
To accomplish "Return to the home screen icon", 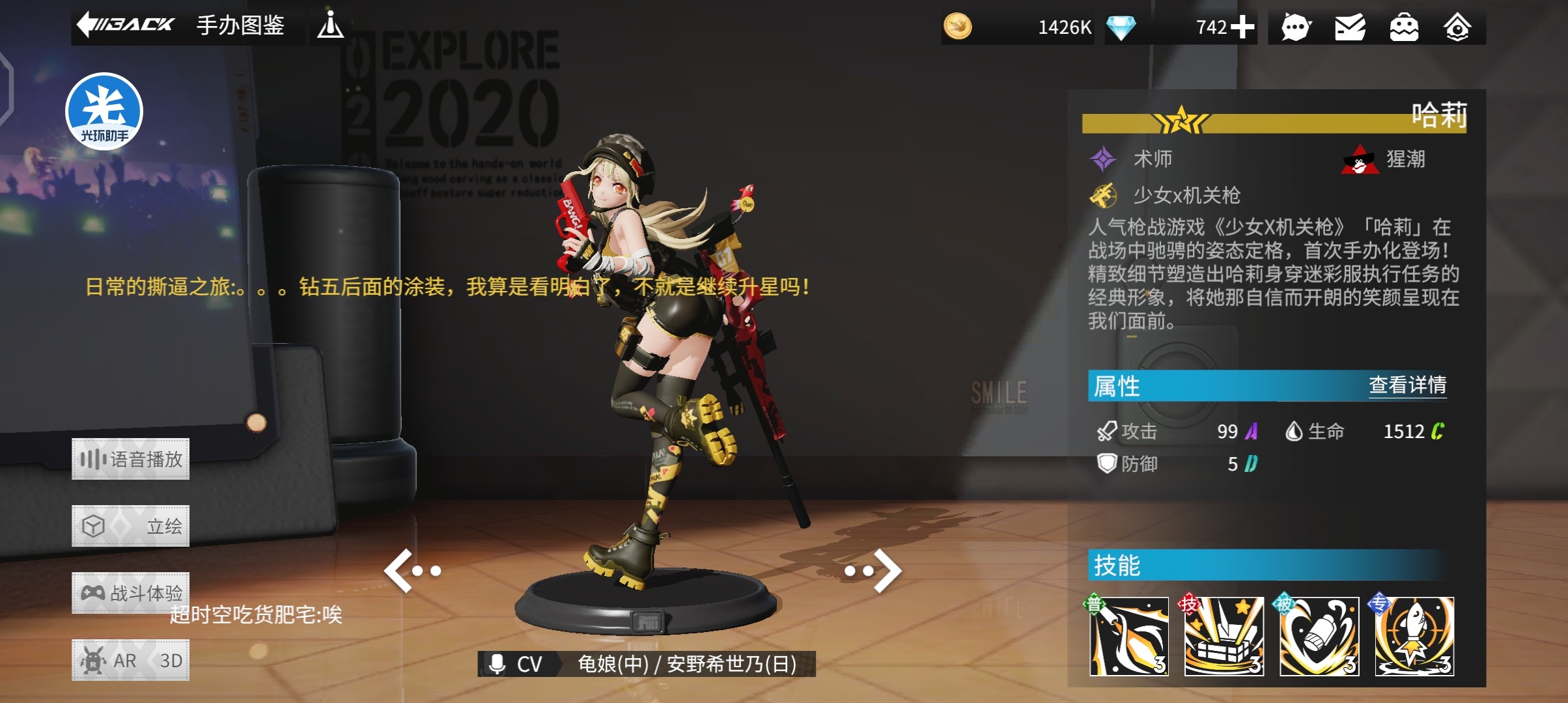I will [x=1457, y=27].
